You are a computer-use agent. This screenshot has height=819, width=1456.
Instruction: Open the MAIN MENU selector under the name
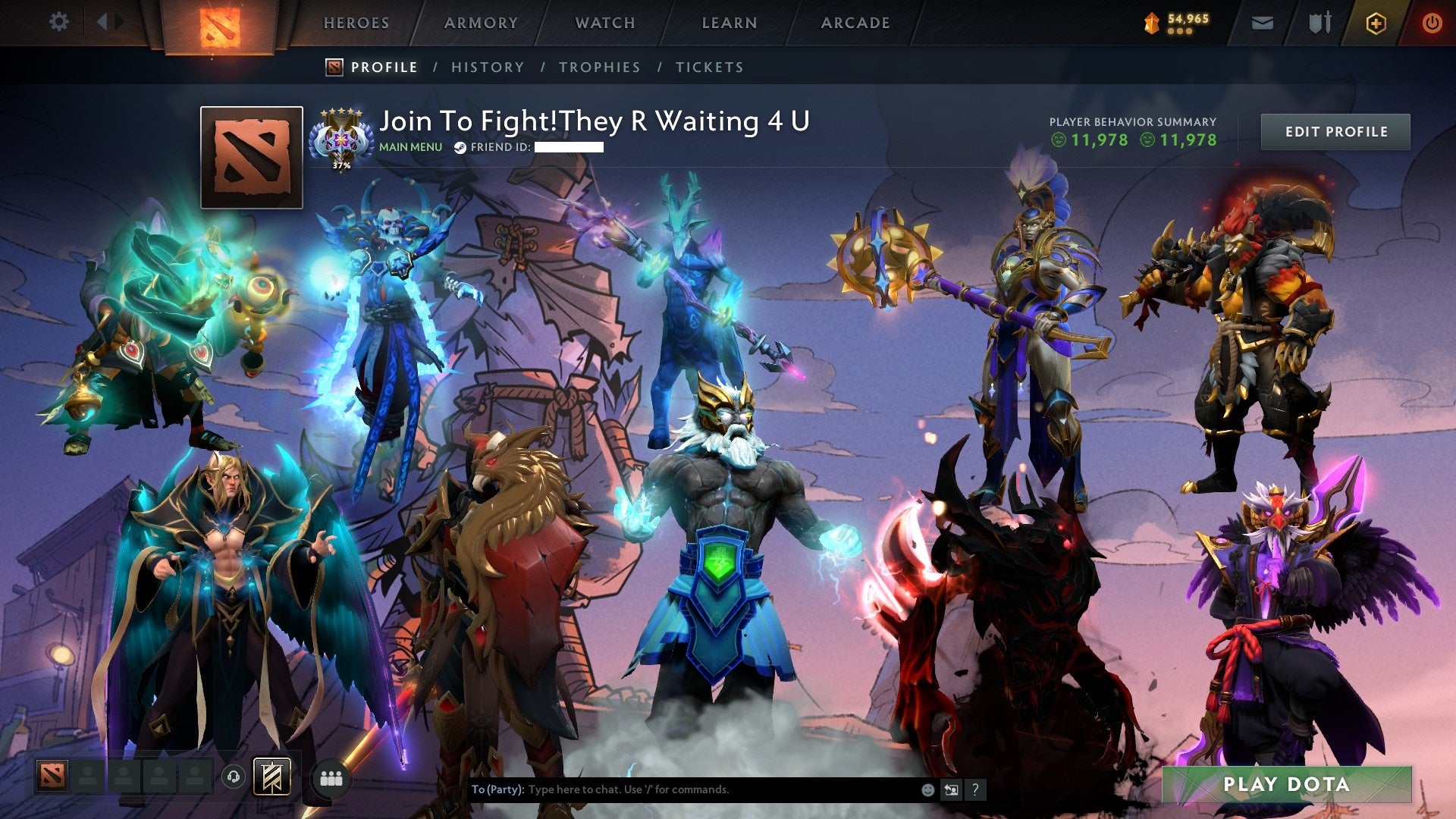(409, 147)
